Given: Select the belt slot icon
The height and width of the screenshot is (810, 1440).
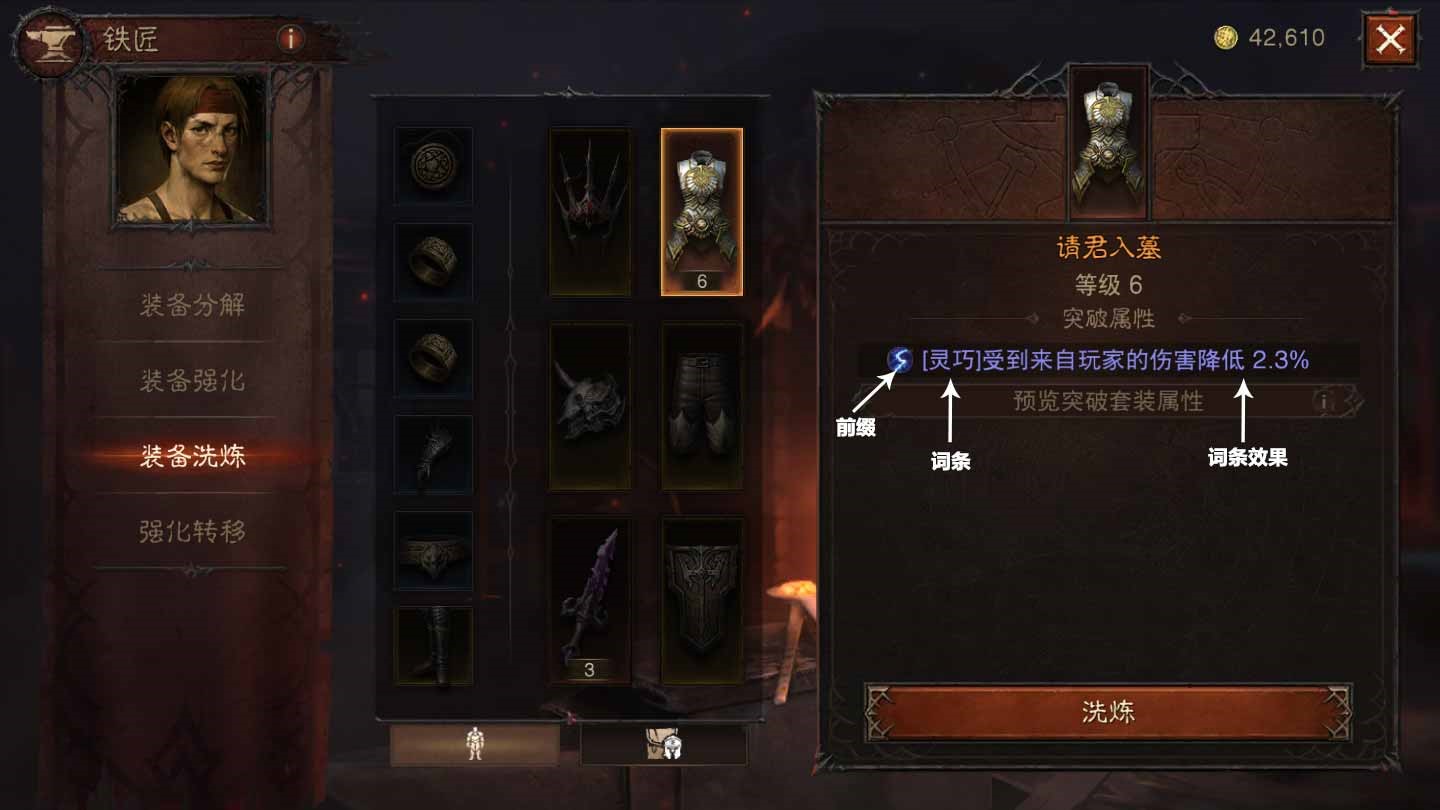Looking at the screenshot, I should pos(434,550).
